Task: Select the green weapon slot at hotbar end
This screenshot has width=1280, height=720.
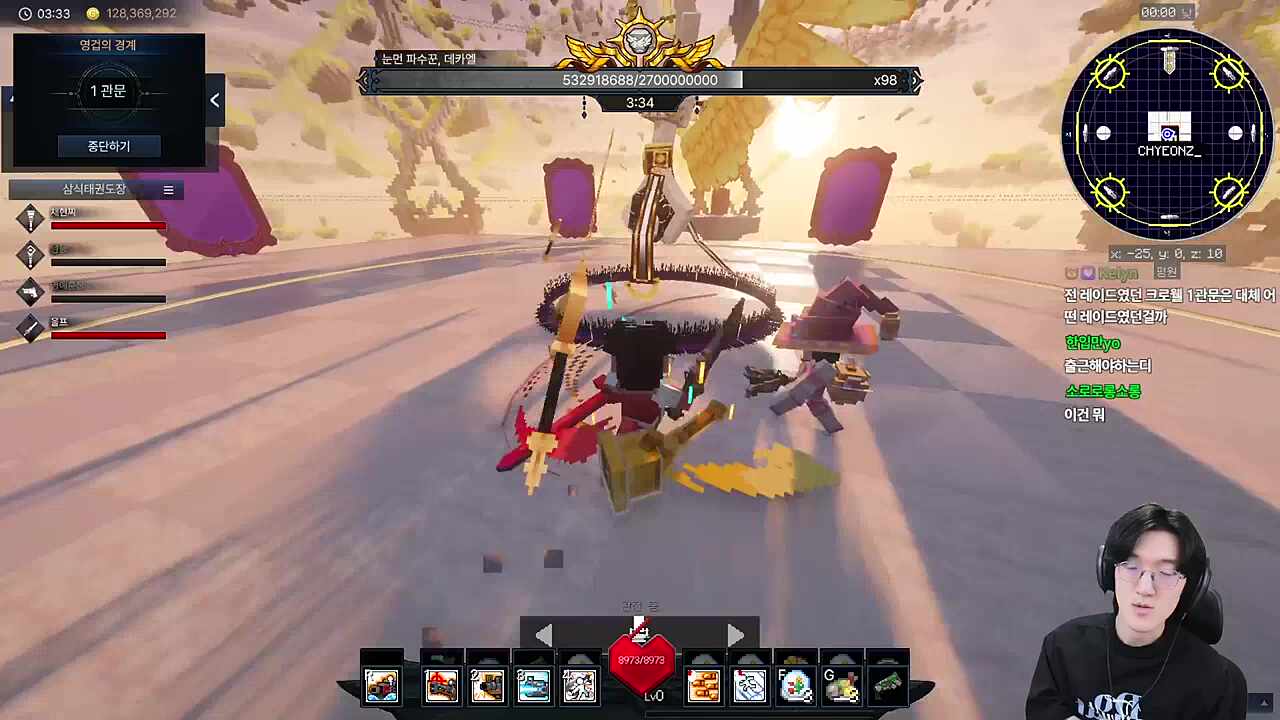Action: (887, 685)
